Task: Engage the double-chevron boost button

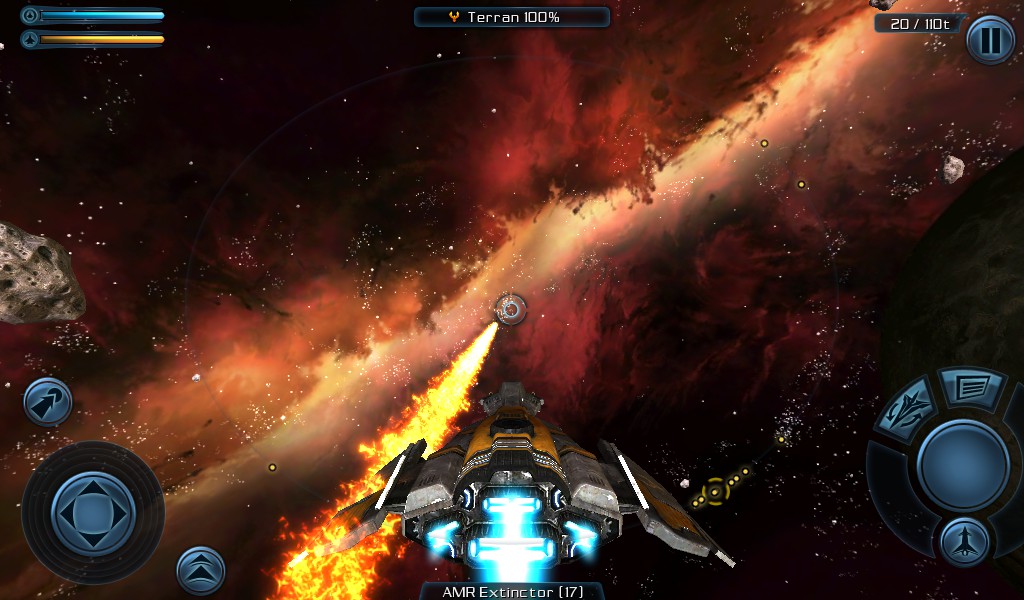Action: [x=200, y=569]
